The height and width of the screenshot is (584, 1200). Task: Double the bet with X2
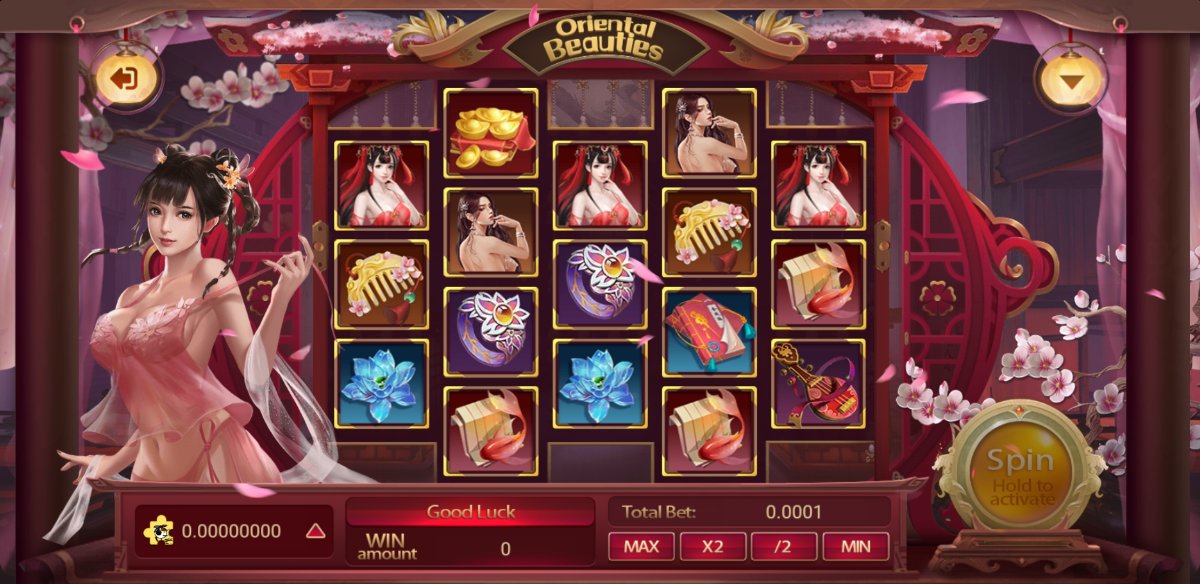coord(712,546)
